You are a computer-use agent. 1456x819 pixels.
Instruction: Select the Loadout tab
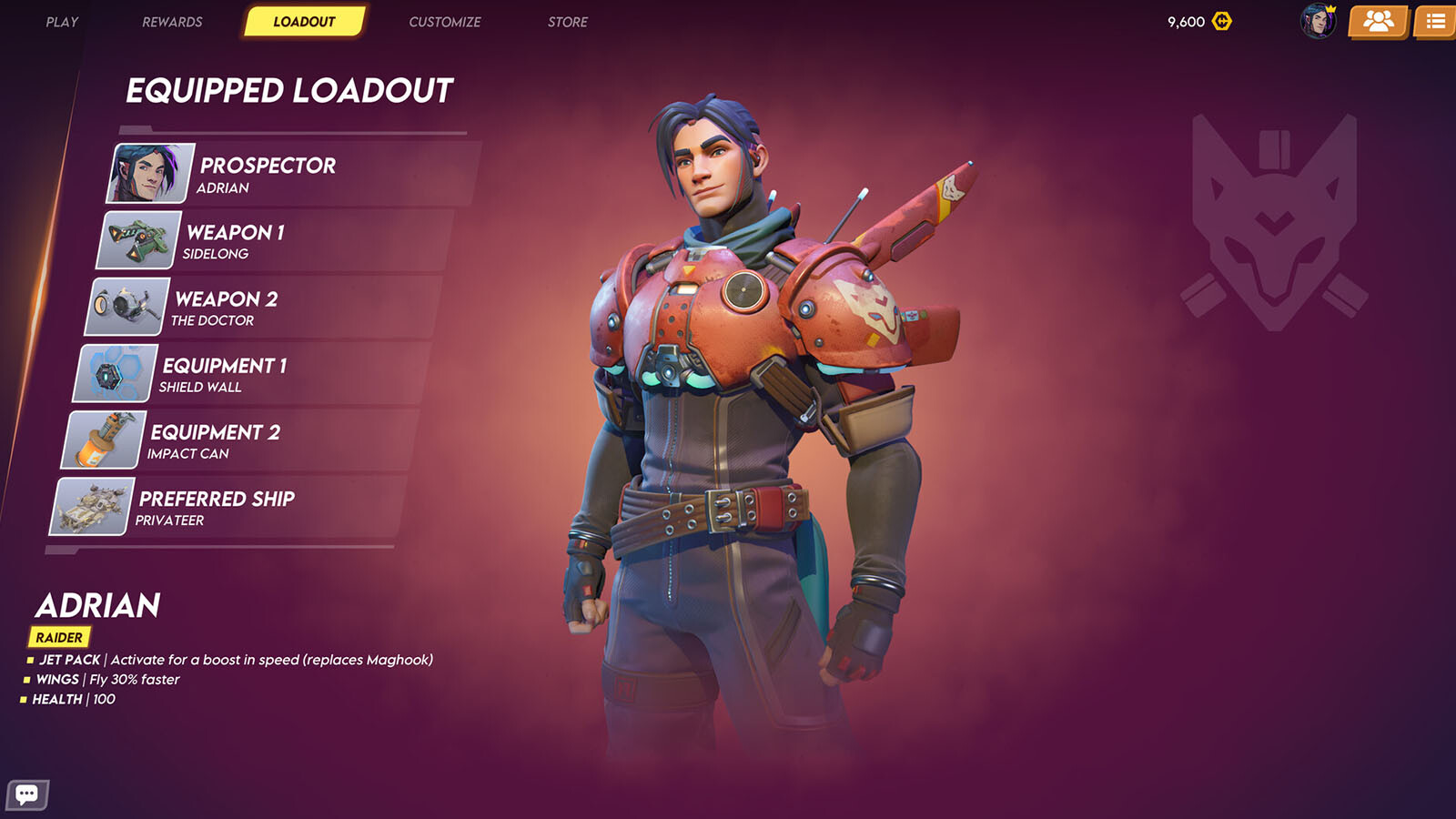304,22
